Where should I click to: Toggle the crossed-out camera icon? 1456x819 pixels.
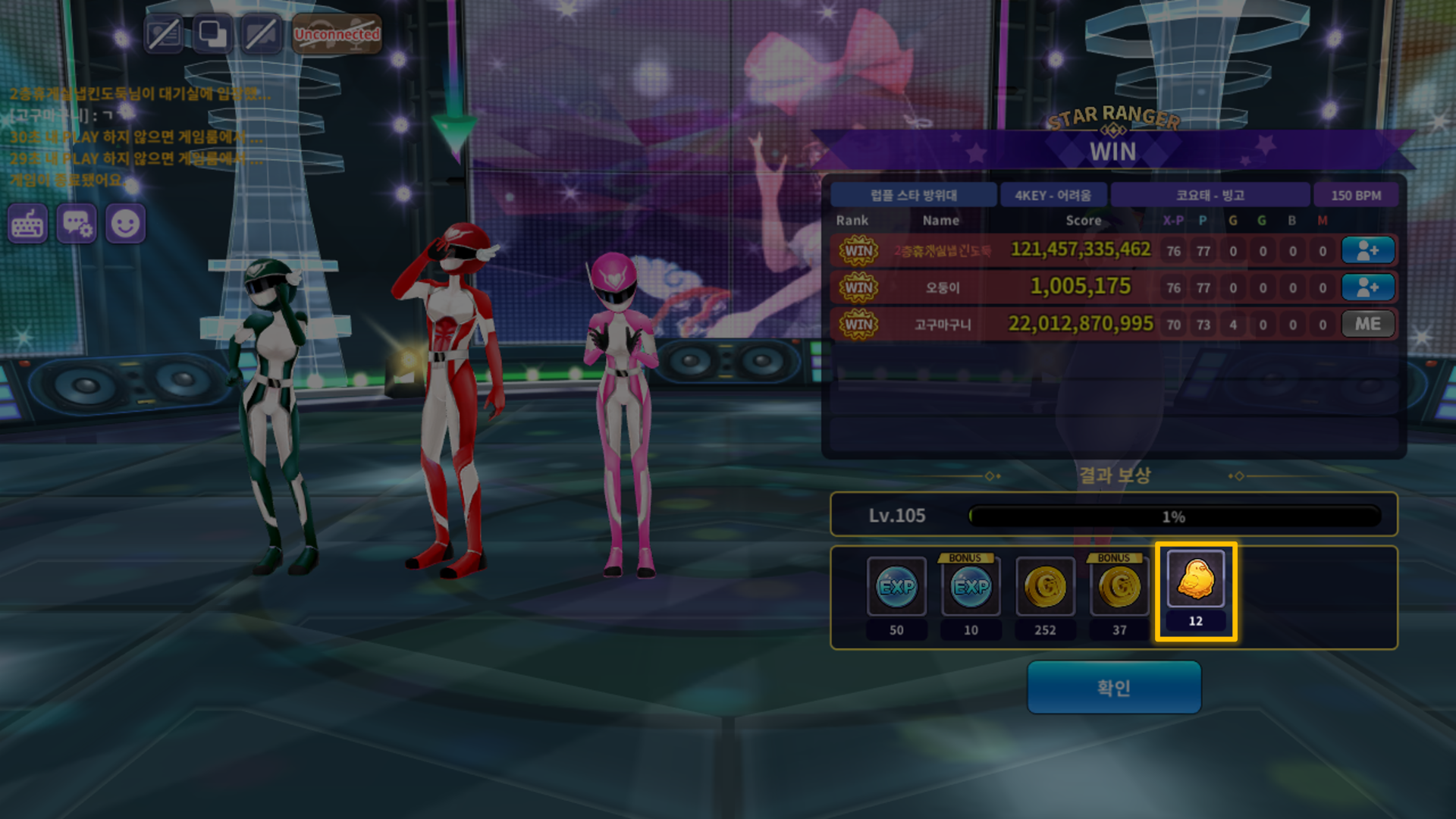pos(261,34)
